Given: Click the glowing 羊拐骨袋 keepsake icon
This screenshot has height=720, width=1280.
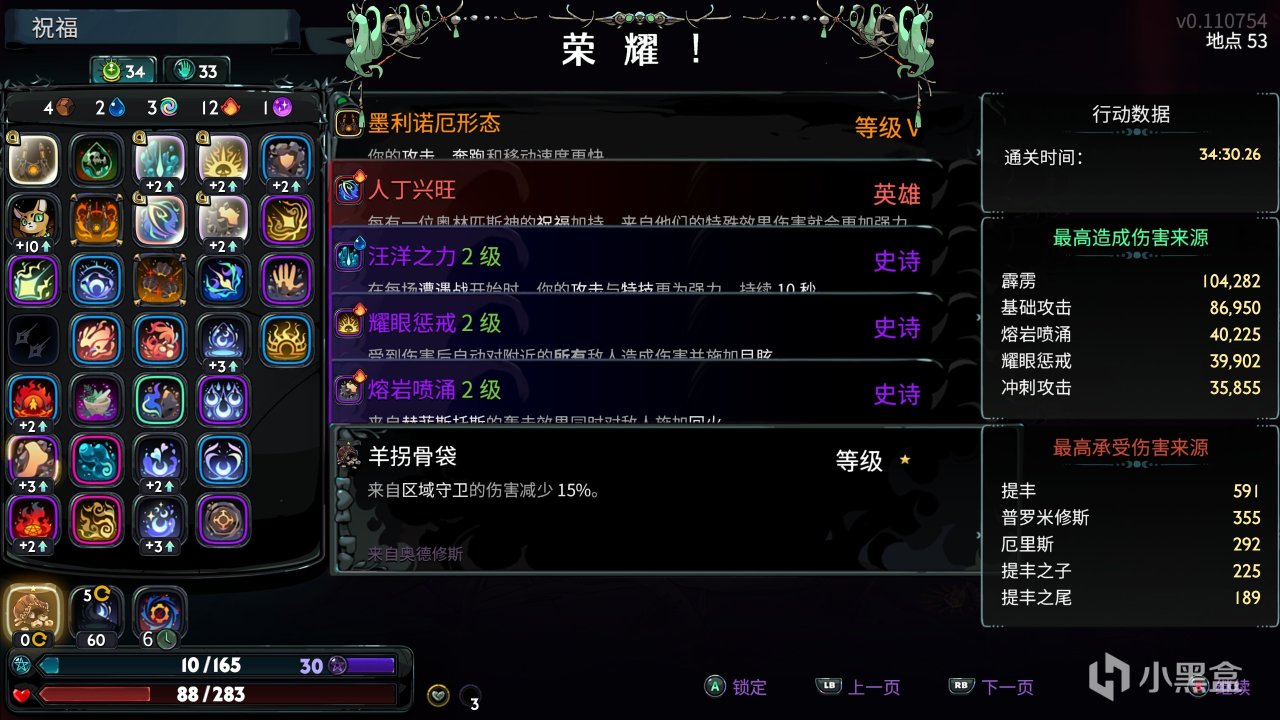Looking at the screenshot, I should point(33,608).
